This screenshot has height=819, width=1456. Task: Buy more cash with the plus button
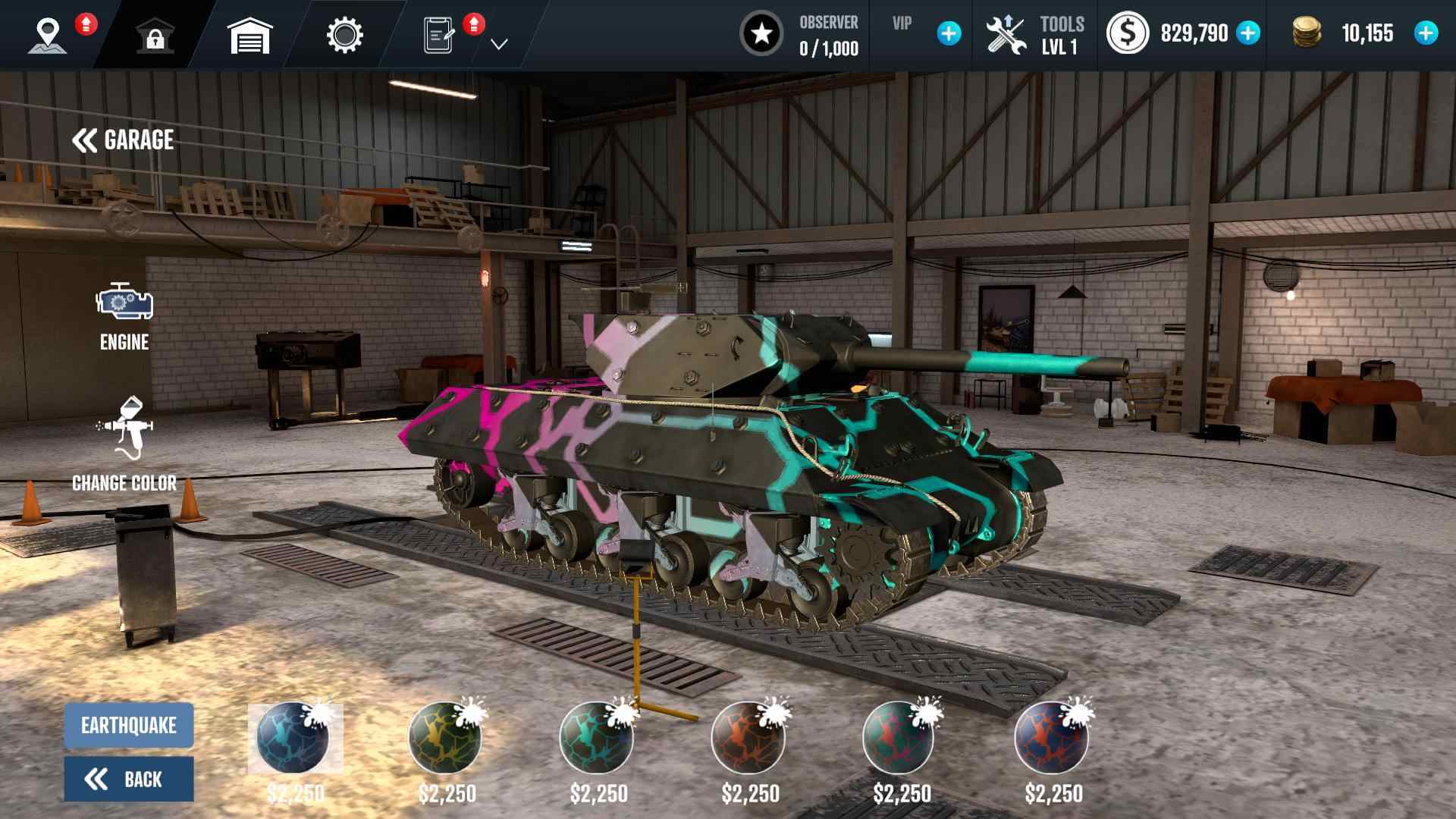coord(1248,33)
